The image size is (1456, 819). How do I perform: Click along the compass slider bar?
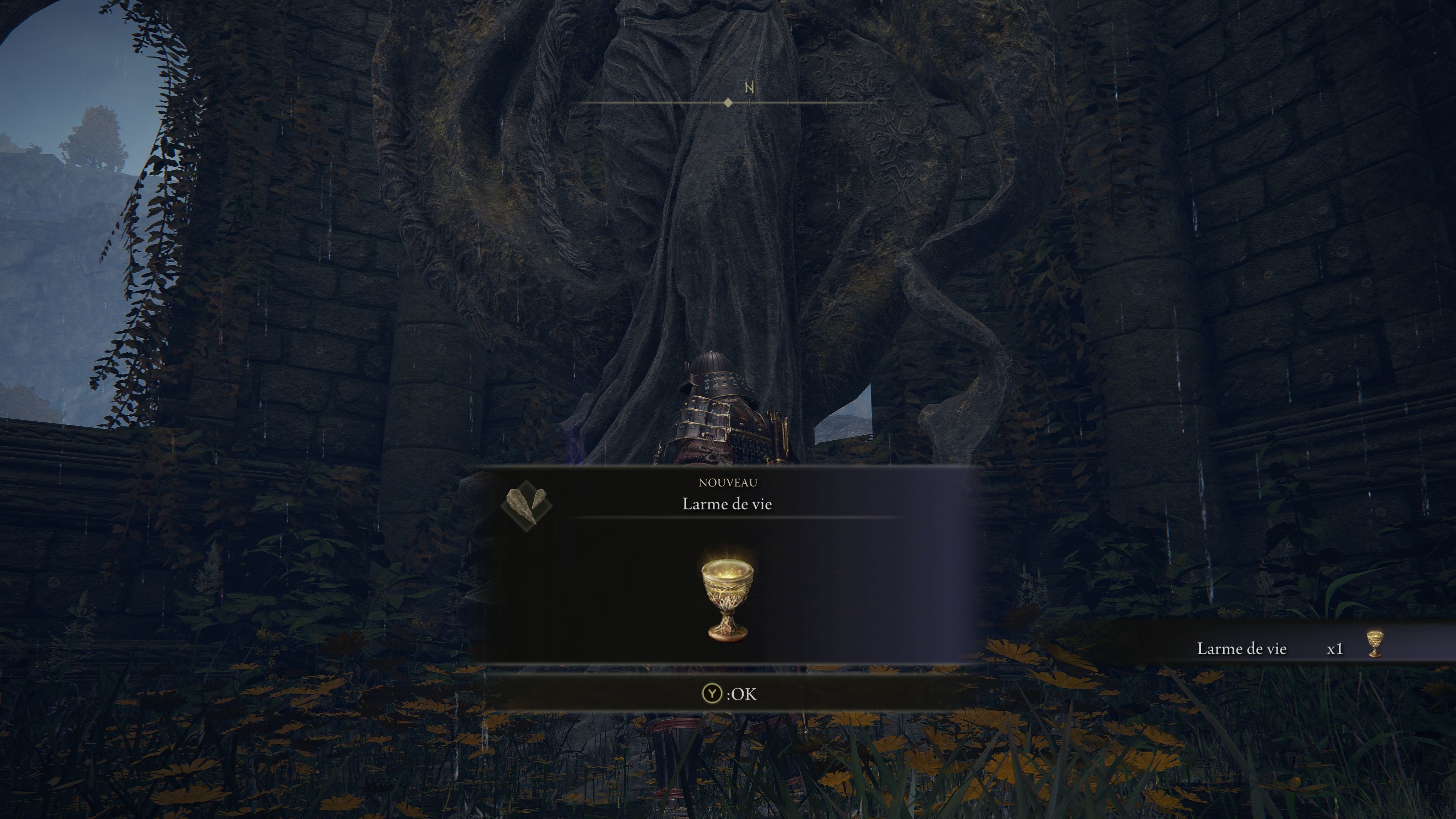678,102
